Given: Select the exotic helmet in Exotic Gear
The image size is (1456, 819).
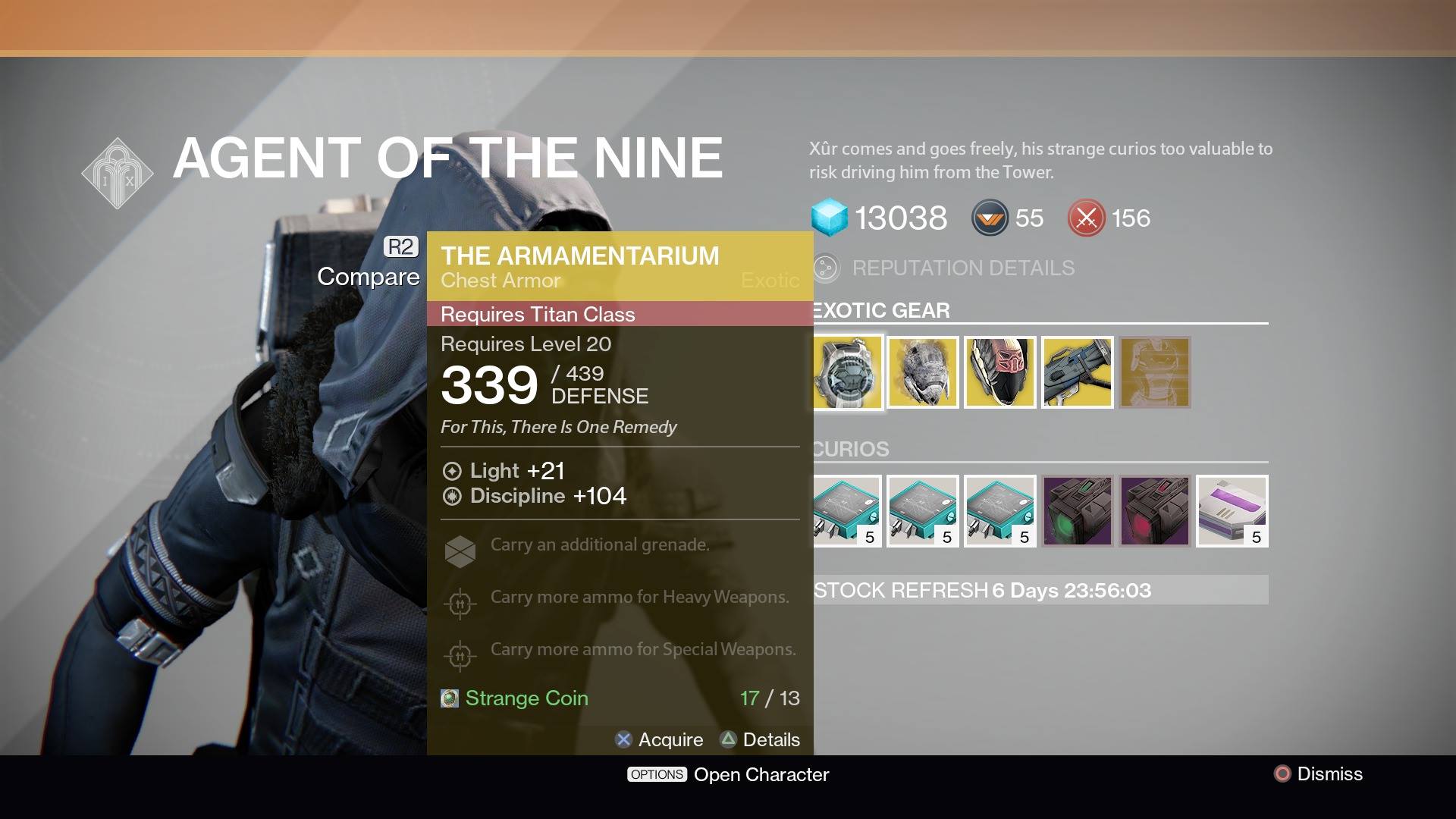Looking at the screenshot, I should (x=923, y=372).
